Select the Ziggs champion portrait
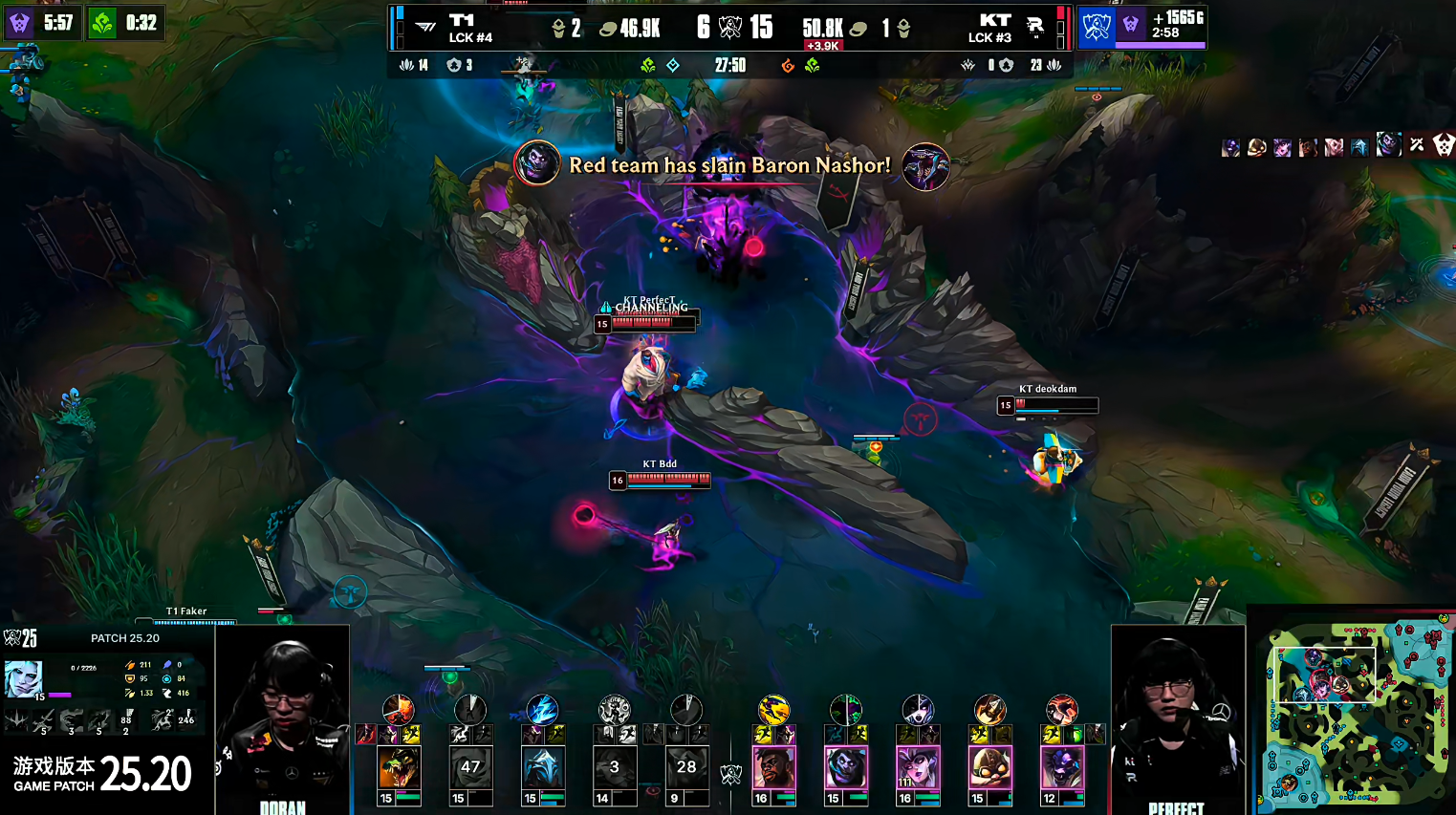This screenshot has width=1456, height=815. [989, 767]
